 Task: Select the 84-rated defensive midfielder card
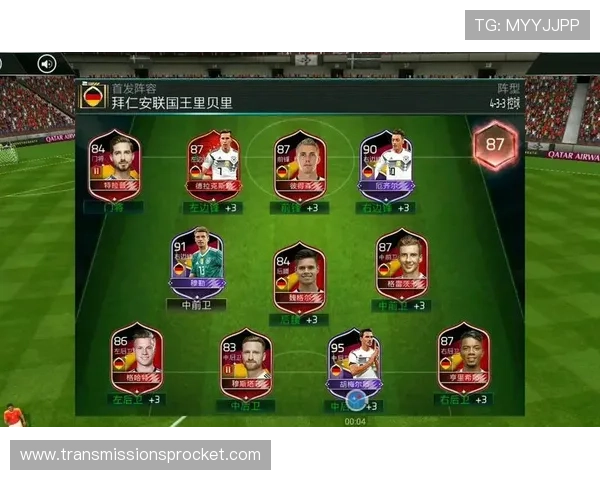299,277
